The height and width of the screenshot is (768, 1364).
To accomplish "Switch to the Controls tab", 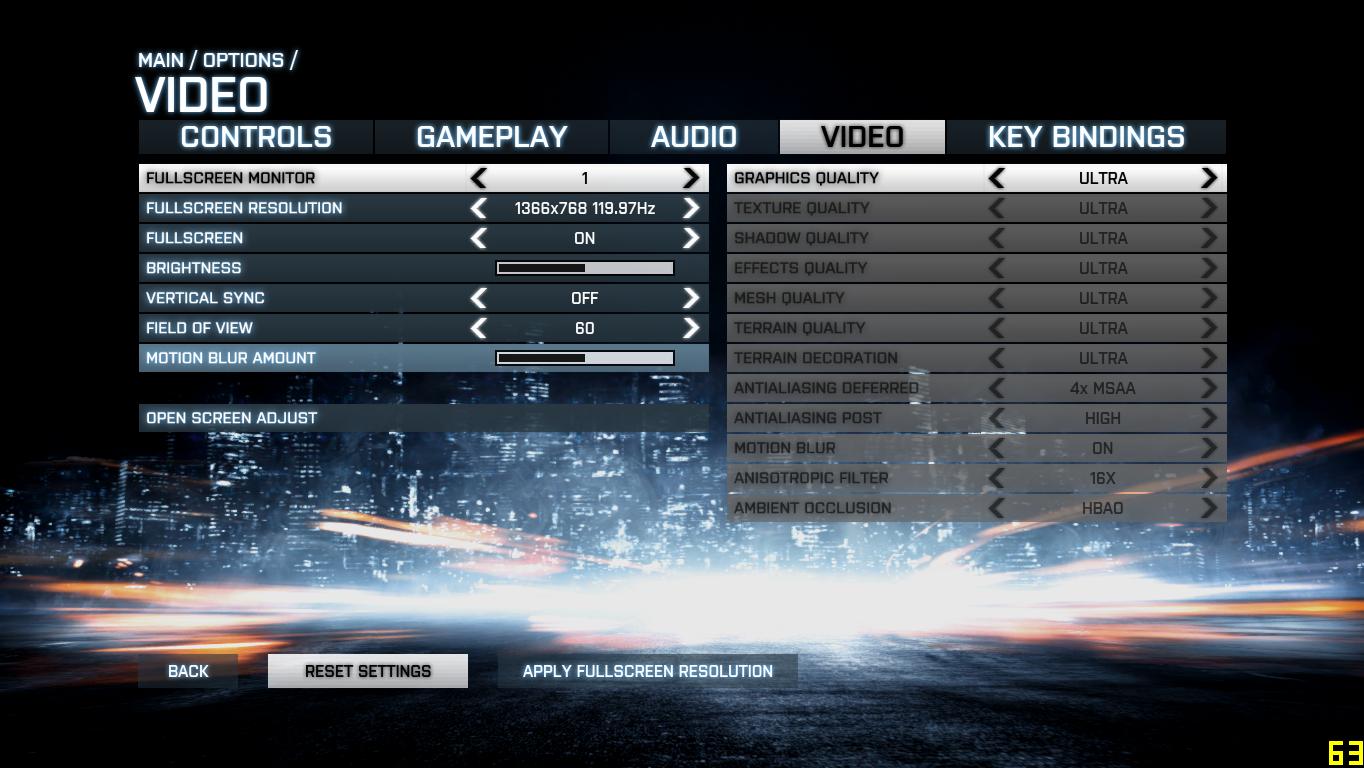I will [256, 137].
